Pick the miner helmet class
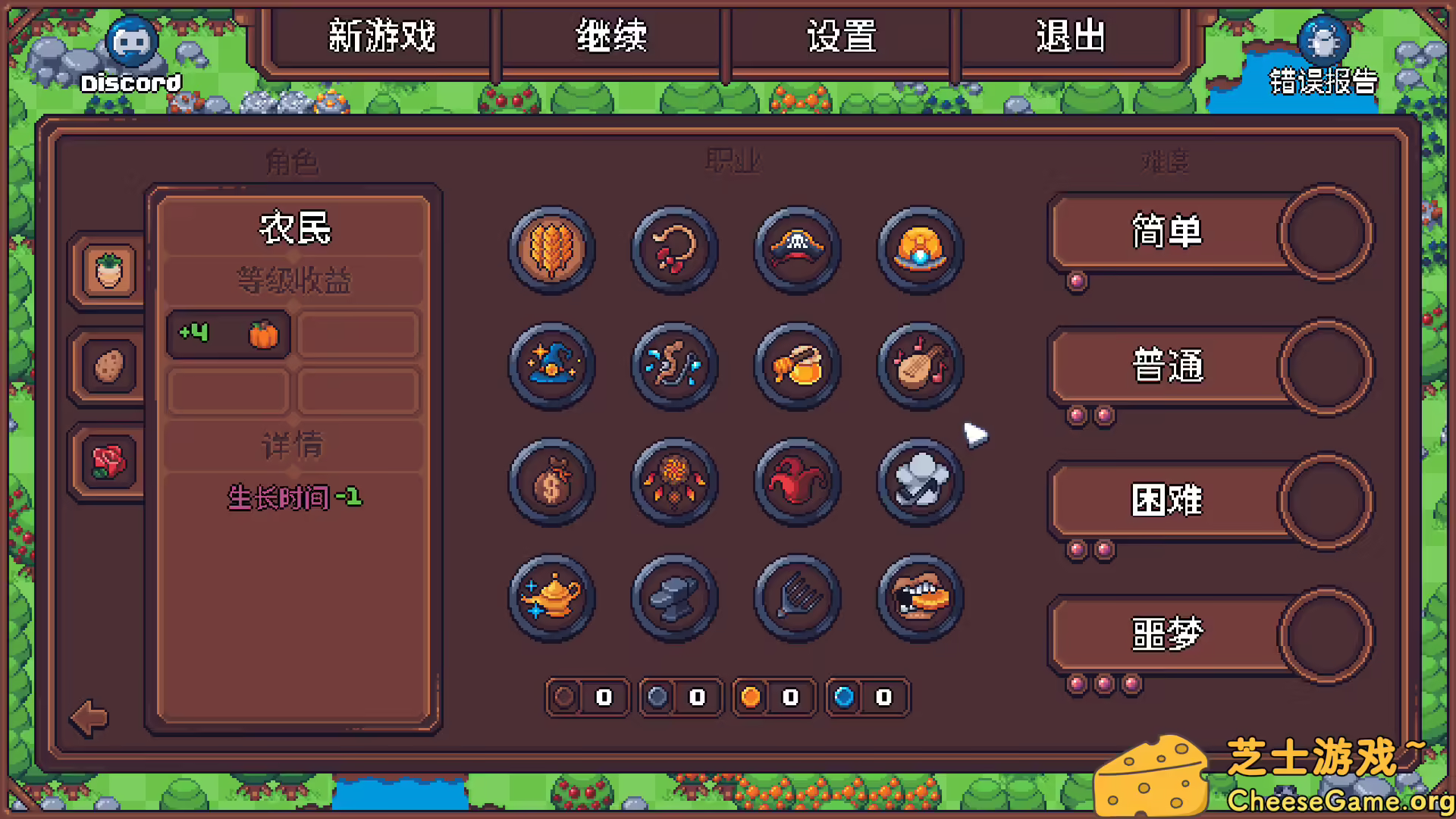The image size is (1456, 819). pyautogui.click(x=920, y=249)
